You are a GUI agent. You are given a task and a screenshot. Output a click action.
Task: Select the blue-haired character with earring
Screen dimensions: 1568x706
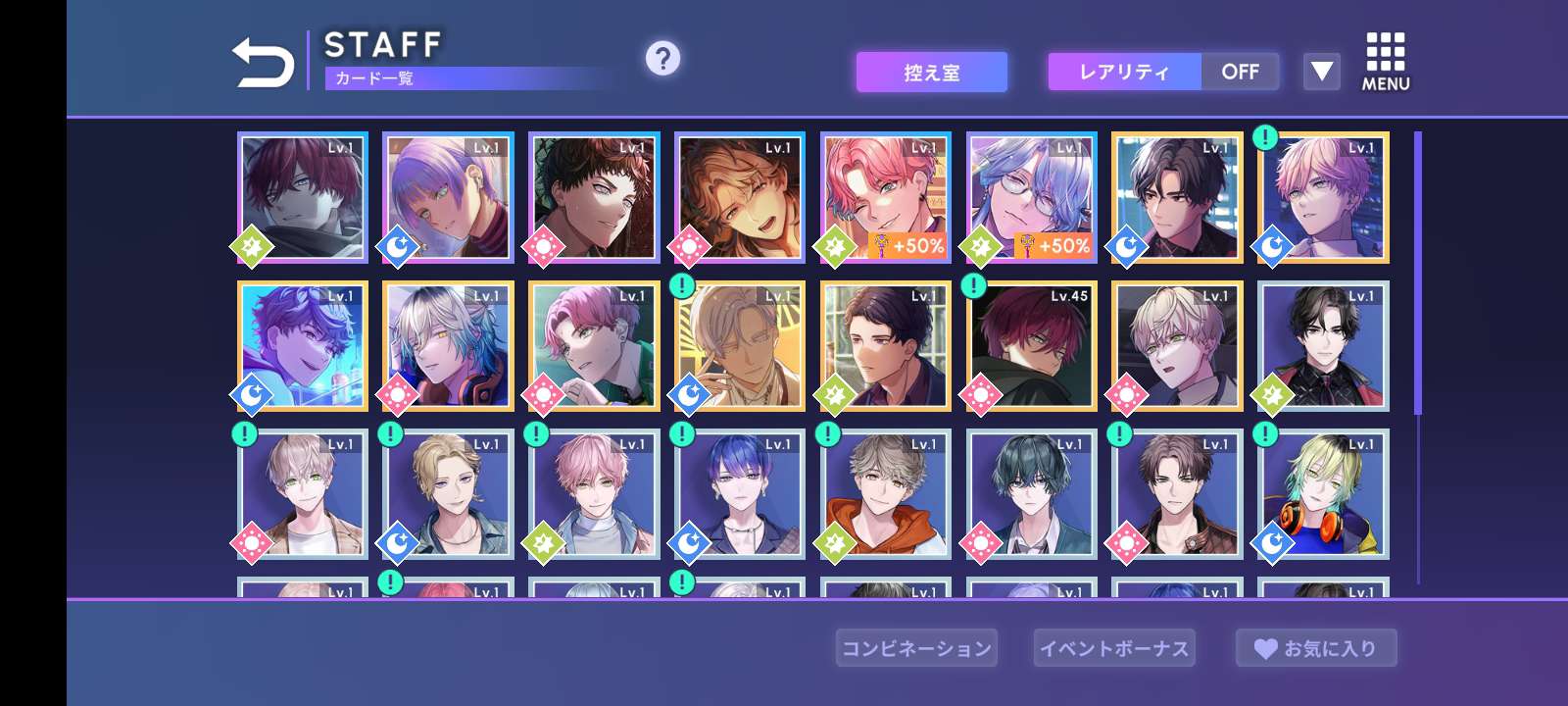(x=739, y=494)
